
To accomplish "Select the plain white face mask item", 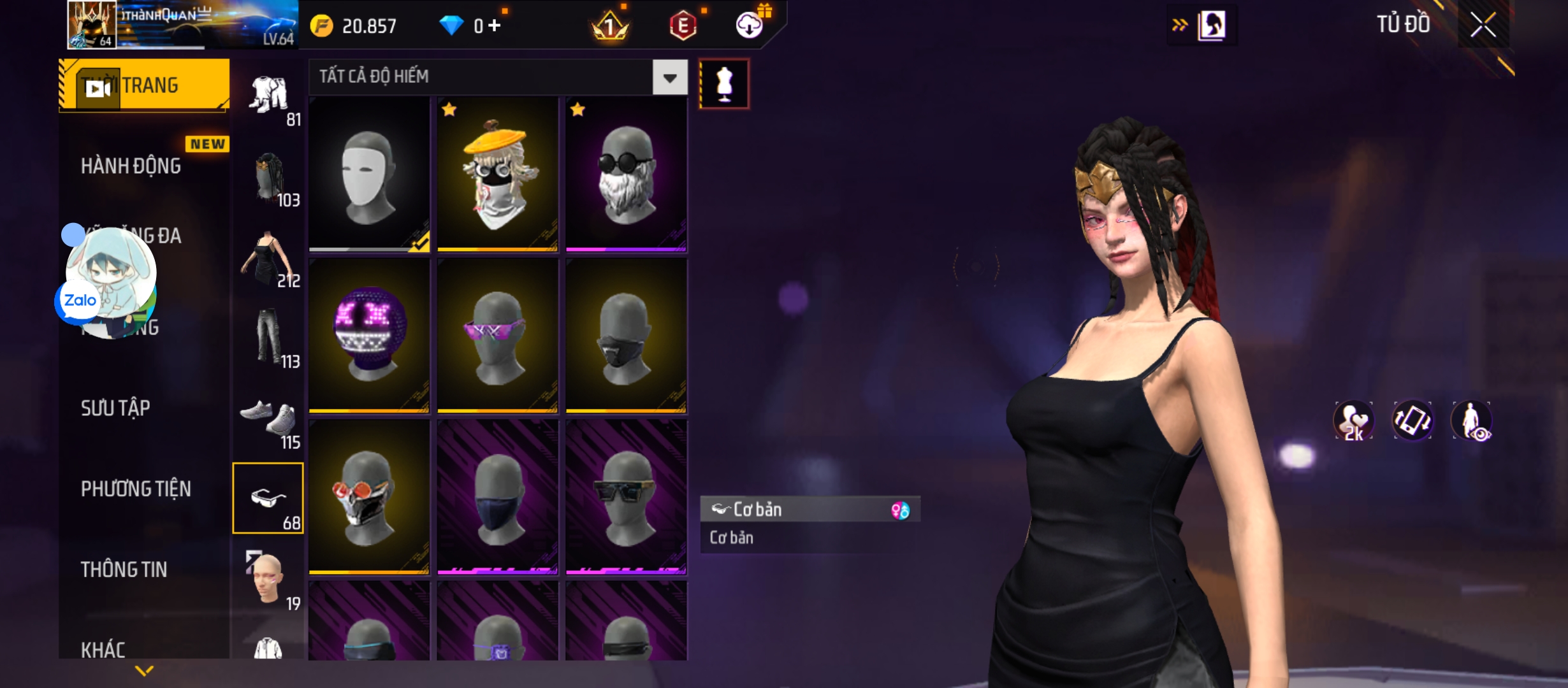I will click(369, 174).
